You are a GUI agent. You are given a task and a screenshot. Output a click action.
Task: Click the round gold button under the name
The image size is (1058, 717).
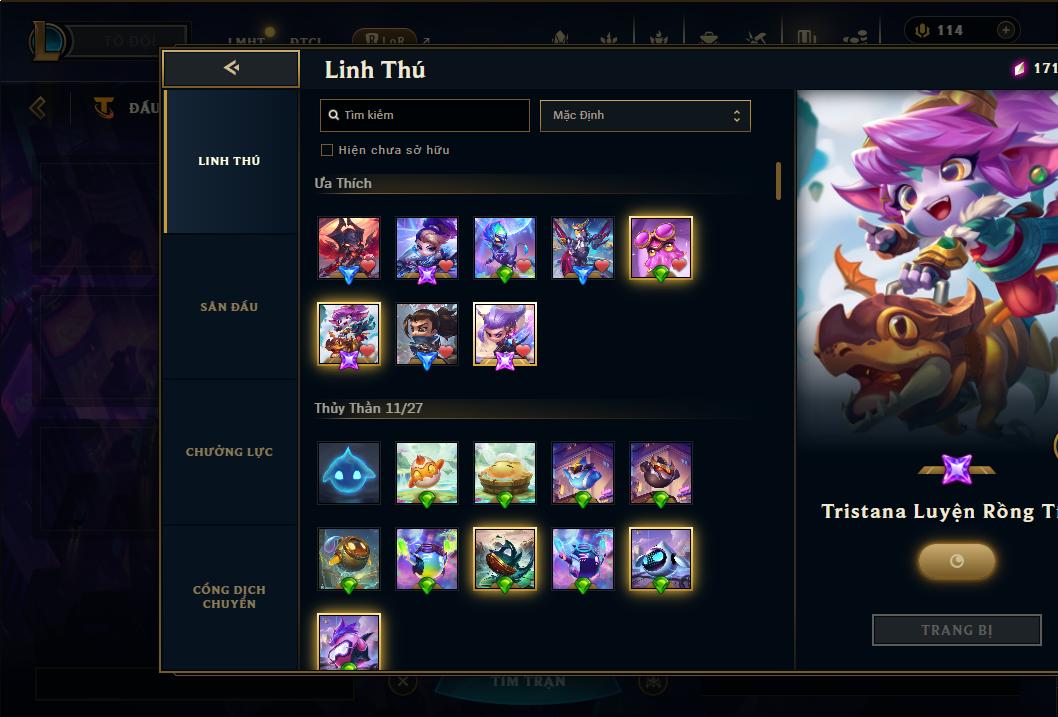956,561
